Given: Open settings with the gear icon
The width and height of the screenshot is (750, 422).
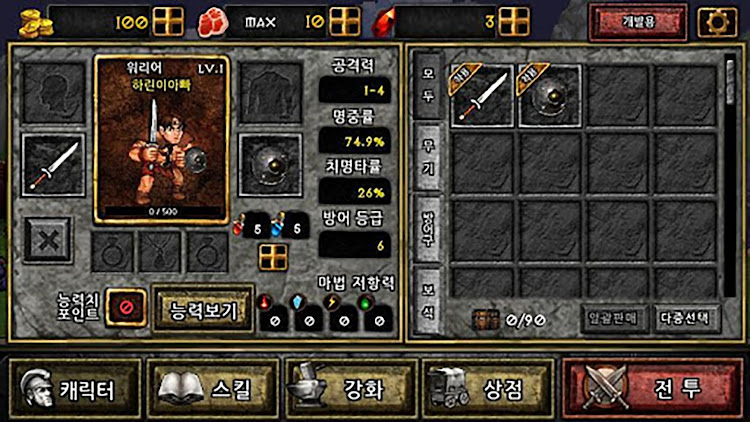Looking at the screenshot, I should click(x=716, y=21).
